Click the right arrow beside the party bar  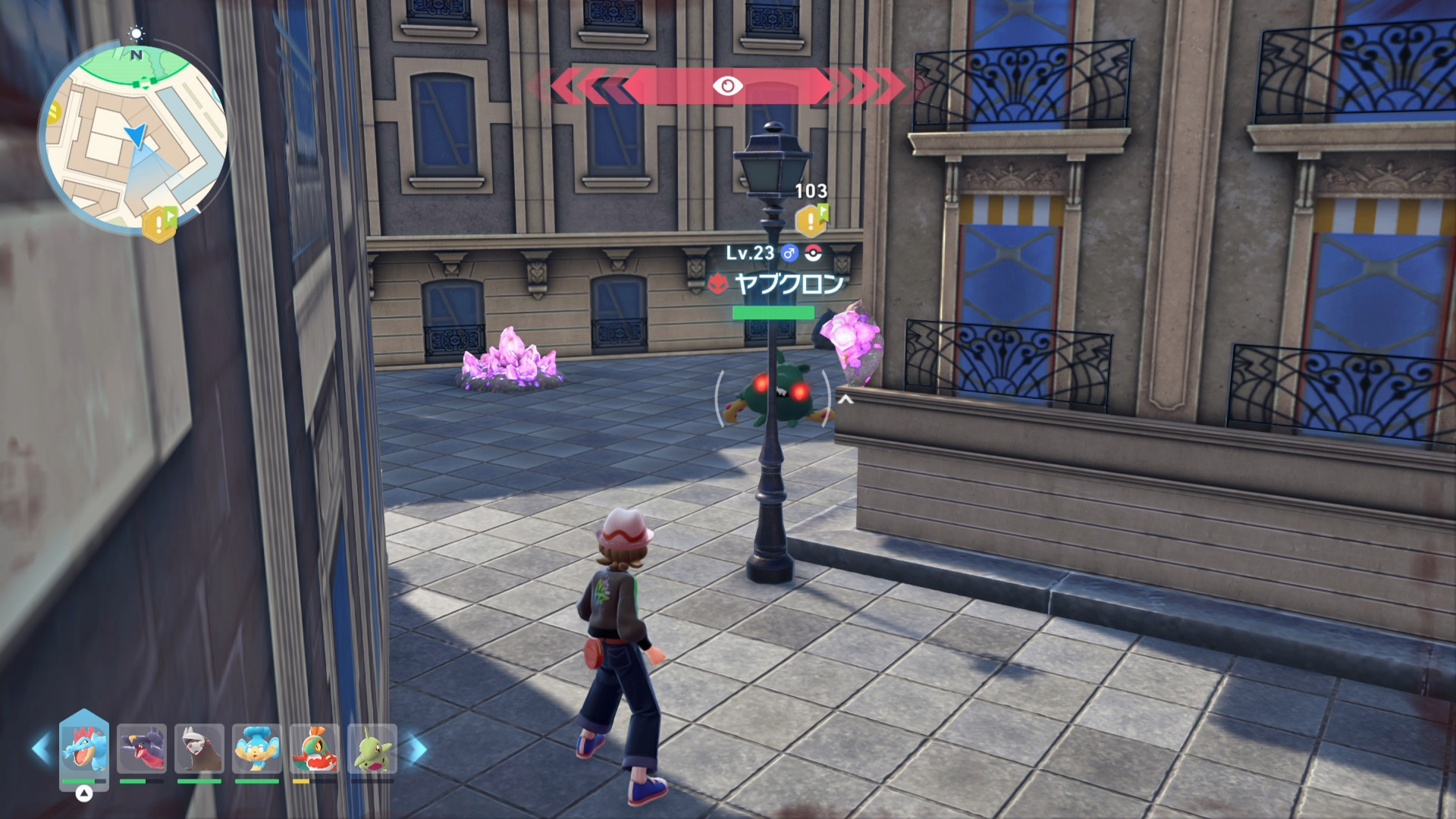click(x=418, y=749)
